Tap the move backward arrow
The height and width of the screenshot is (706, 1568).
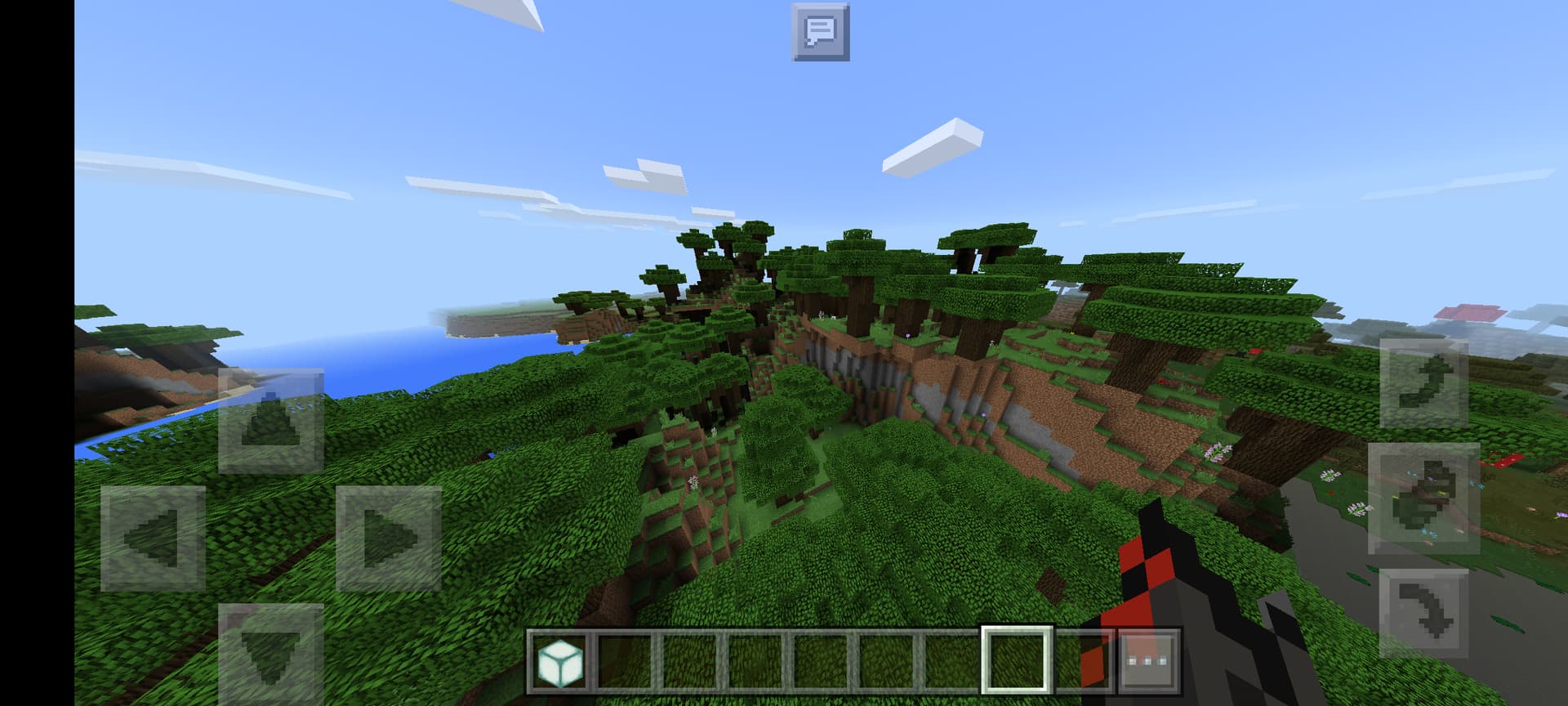[x=270, y=652]
